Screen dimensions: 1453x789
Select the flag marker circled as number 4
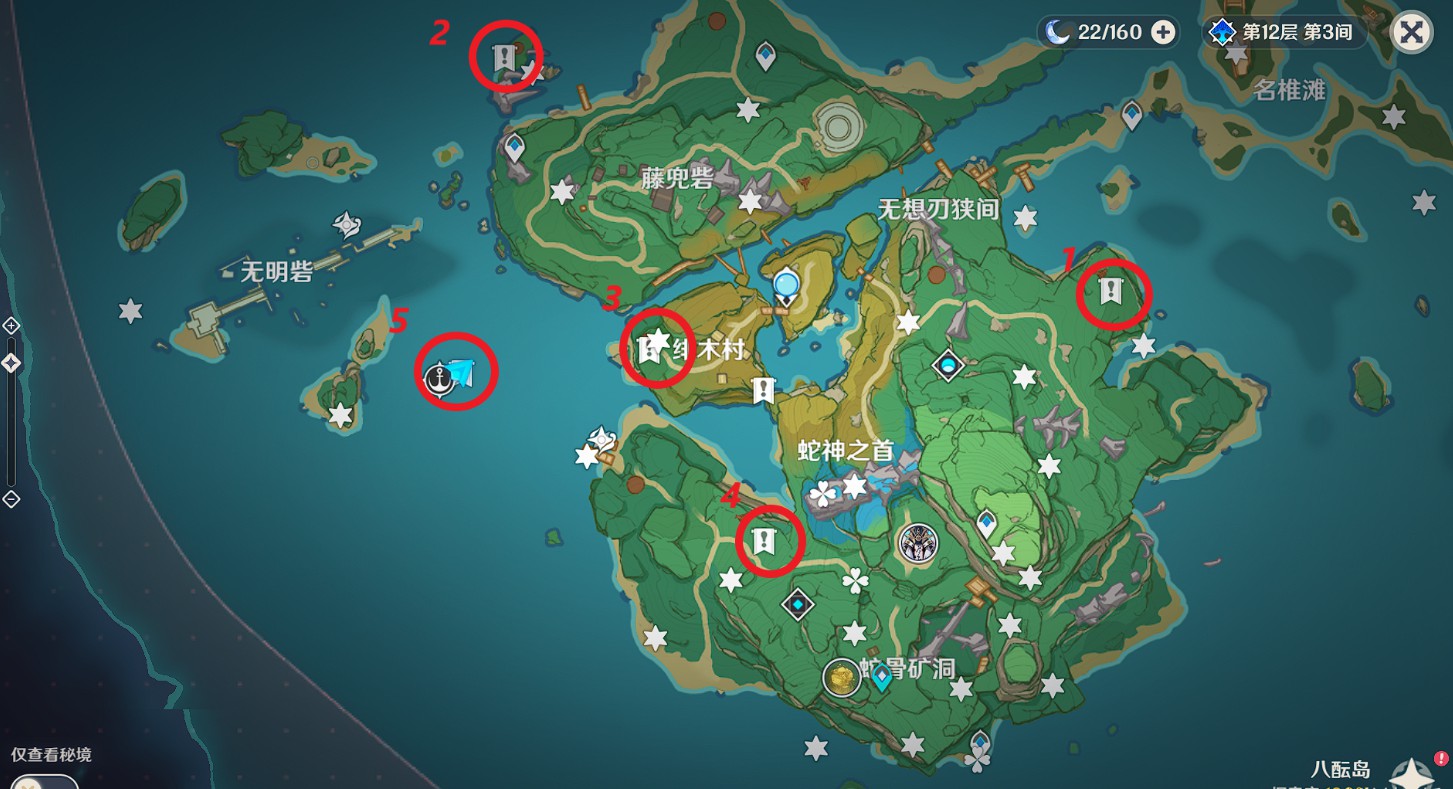765,542
